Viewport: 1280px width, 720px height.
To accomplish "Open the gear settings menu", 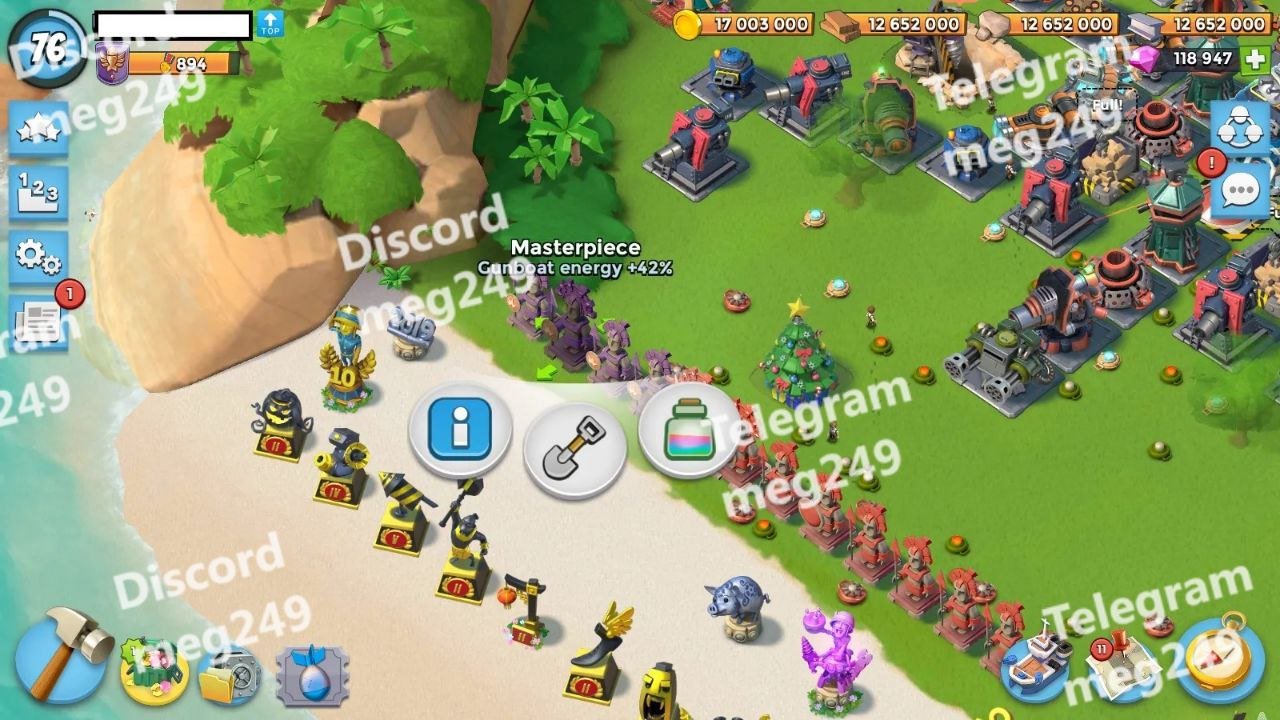I will pos(38,258).
